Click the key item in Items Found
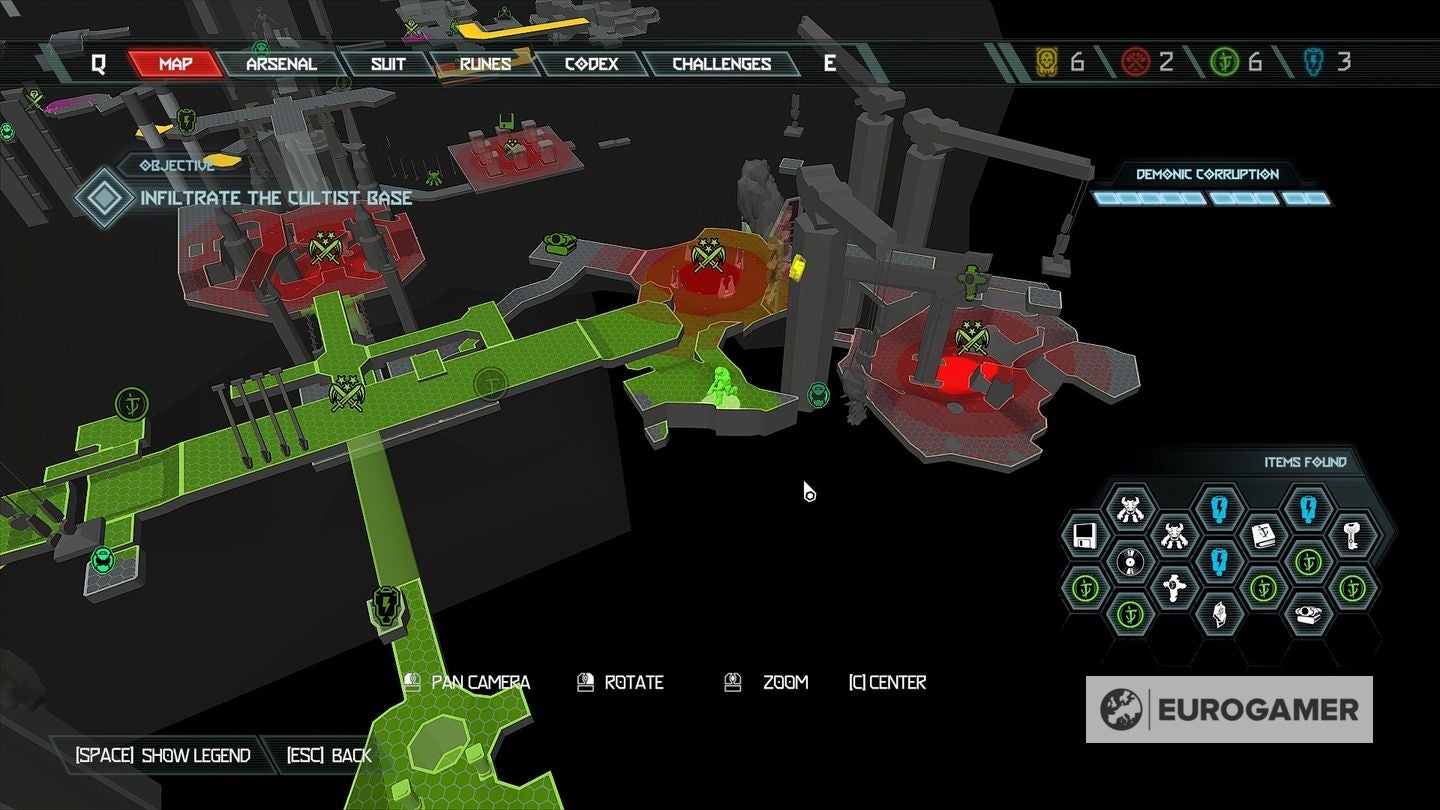Image resolution: width=1440 pixels, height=810 pixels. click(x=1352, y=536)
